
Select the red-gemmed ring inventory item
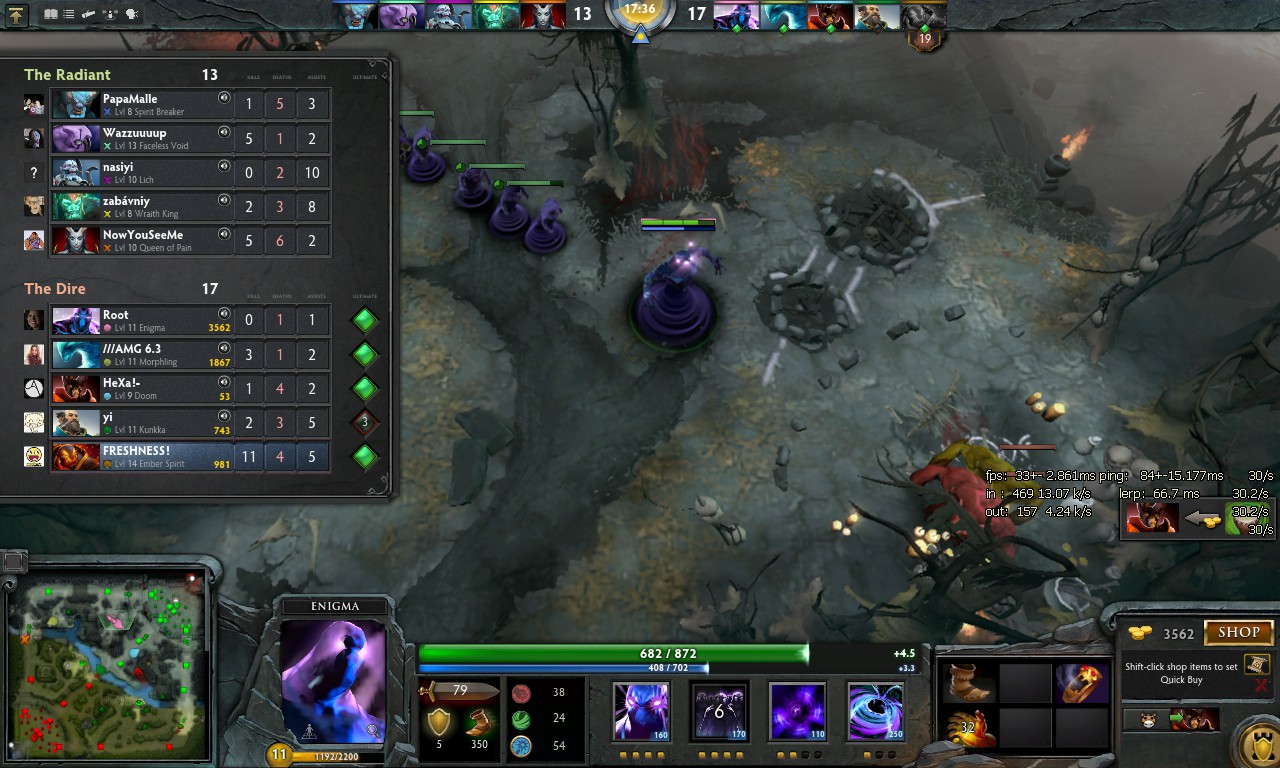point(1081,683)
